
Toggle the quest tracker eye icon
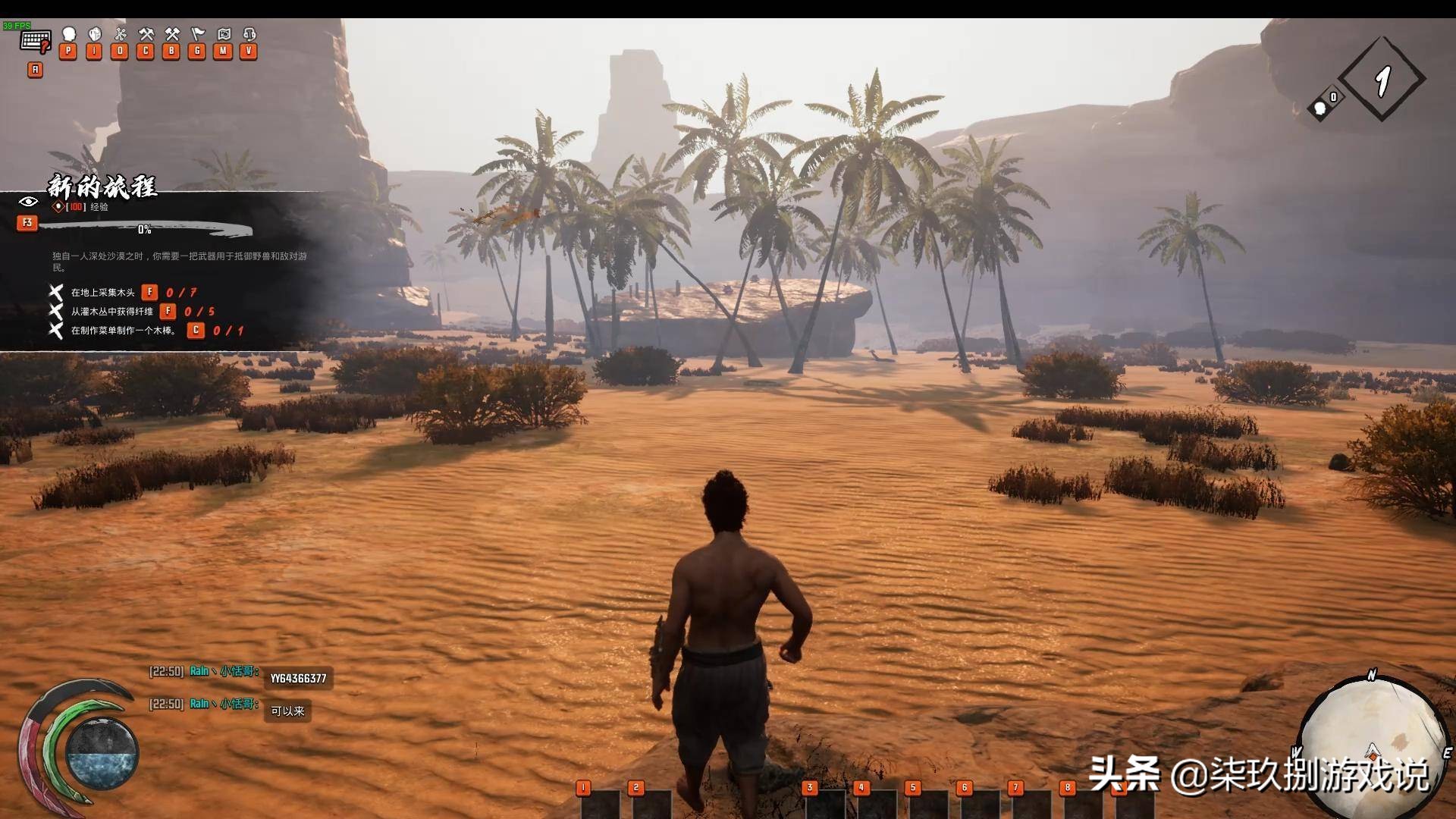[28, 201]
